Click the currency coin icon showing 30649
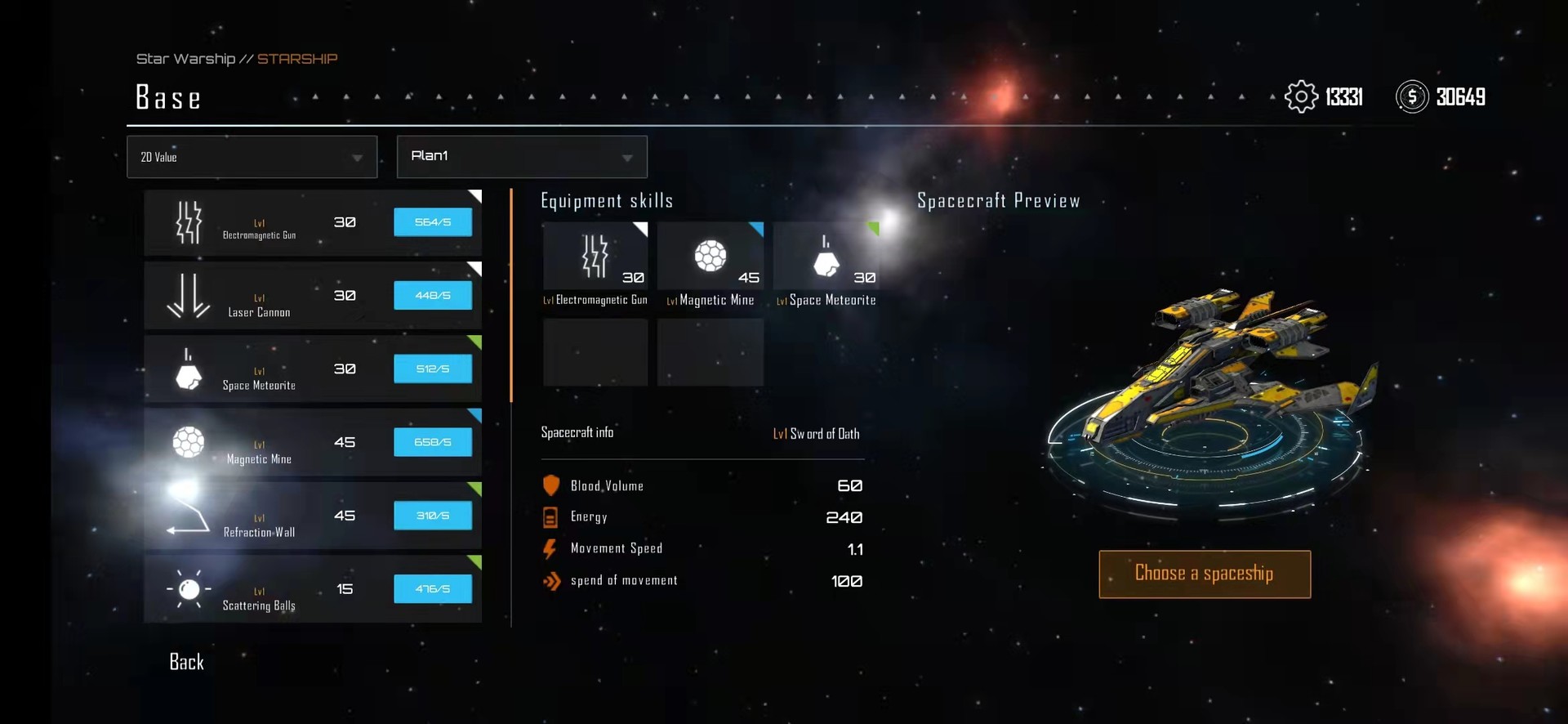 [x=1410, y=97]
